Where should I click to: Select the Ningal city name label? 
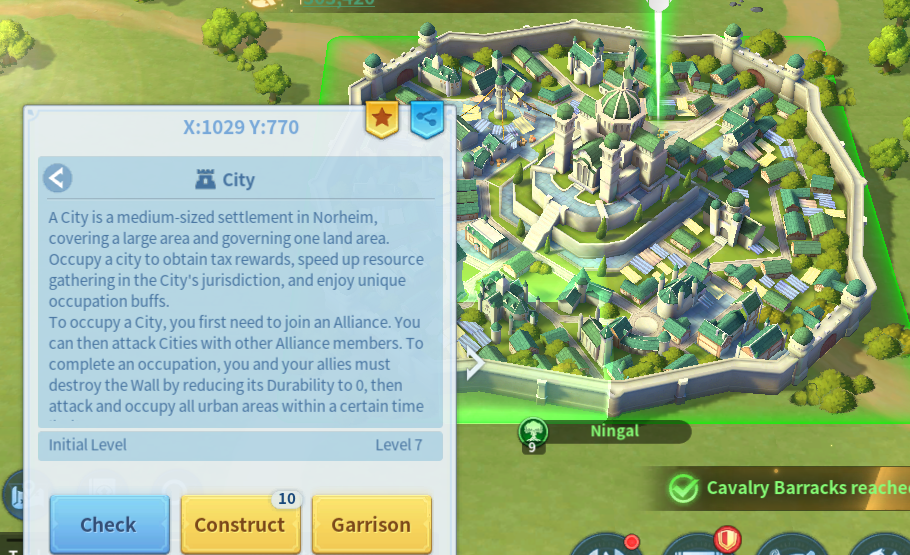click(x=614, y=432)
